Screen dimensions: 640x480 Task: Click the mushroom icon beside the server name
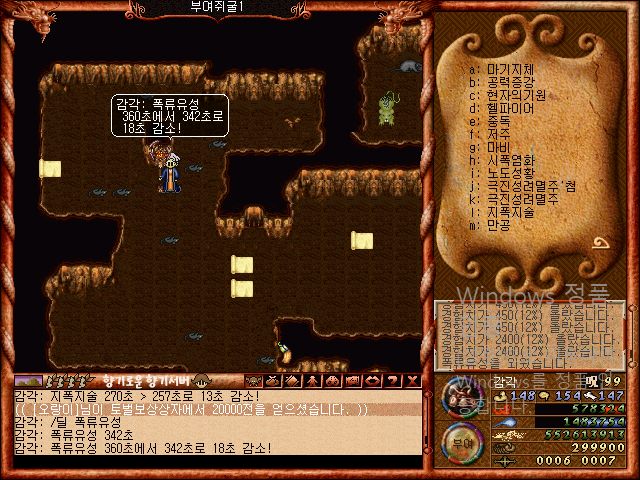pyautogui.click(x=201, y=381)
